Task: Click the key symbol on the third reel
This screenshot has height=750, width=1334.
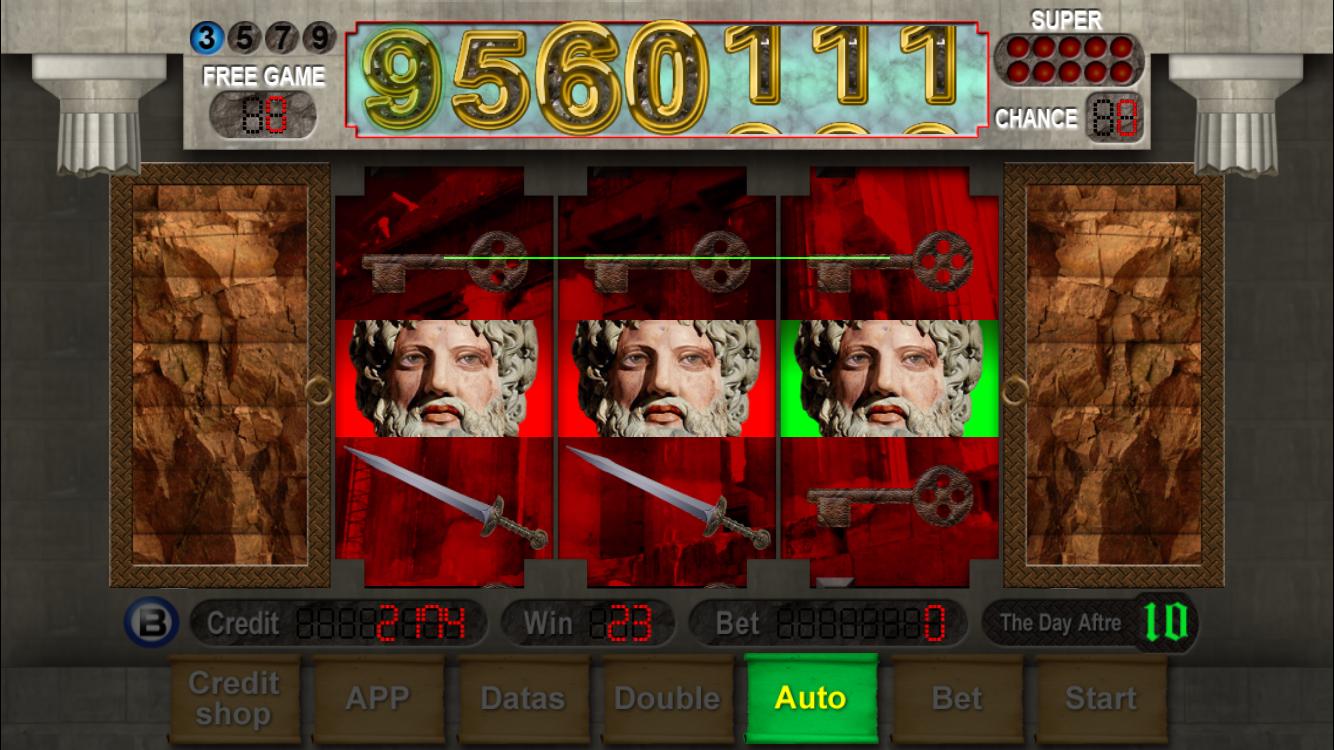Action: pyautogui.click(x=890, y=258)
